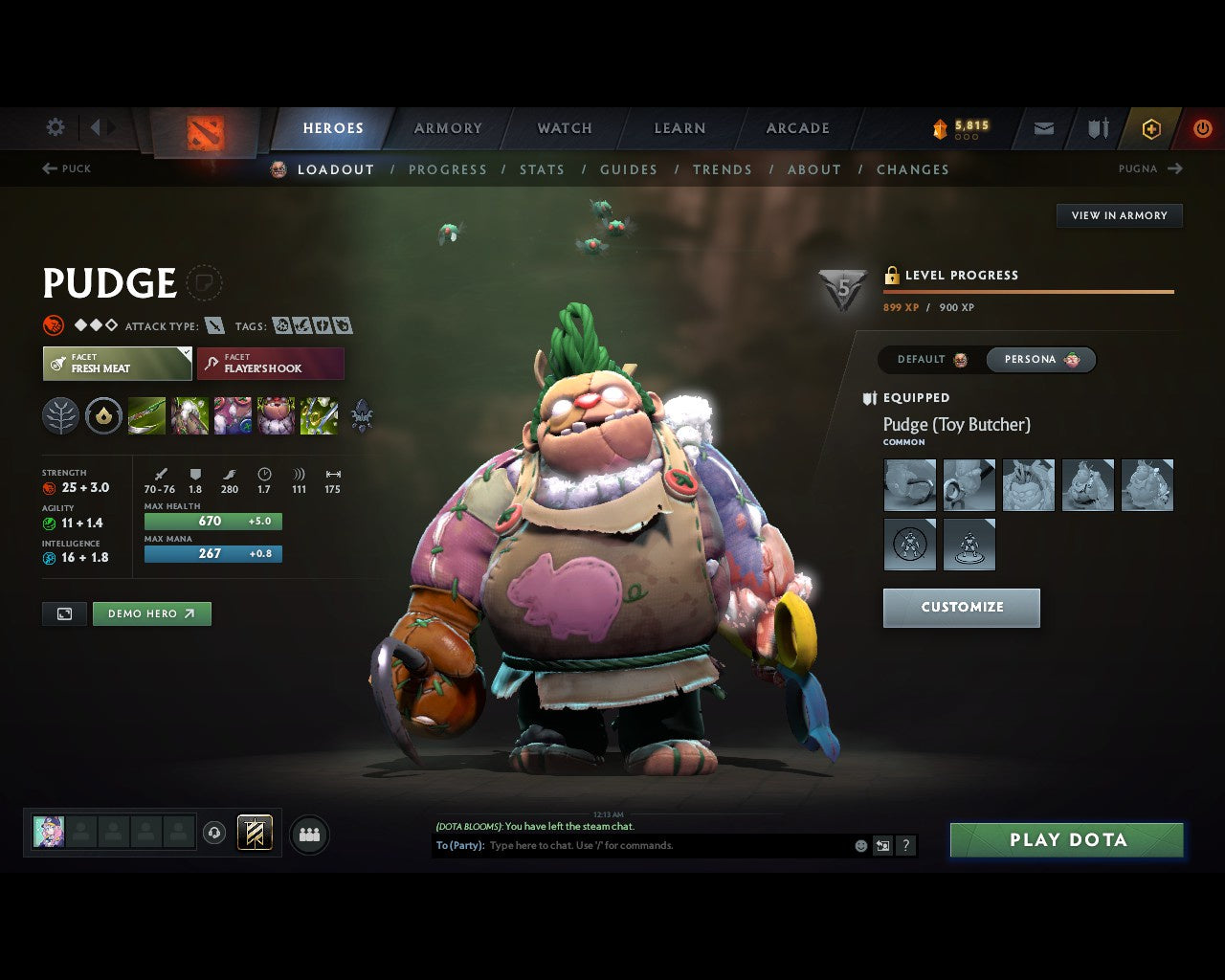1225x980 pixels.
Task: Go to next hero Pugna
Action: coord(1150,168)
